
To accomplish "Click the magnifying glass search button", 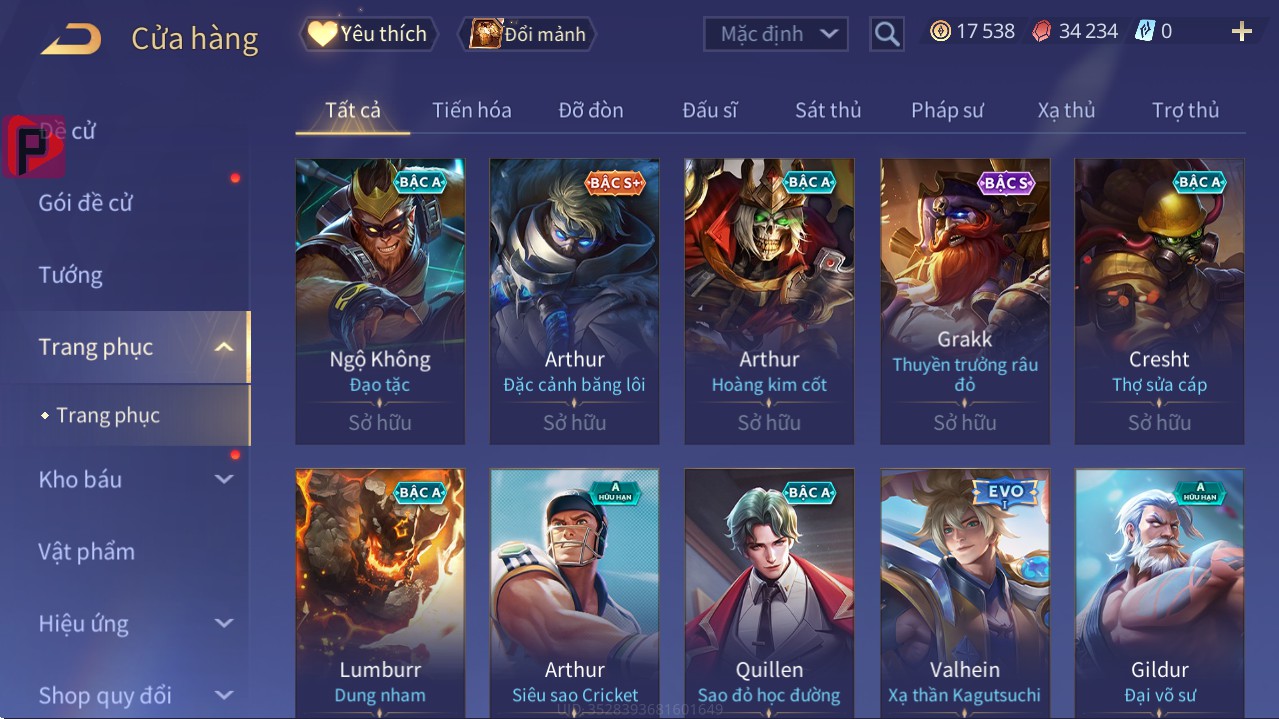I will tap(886, 34).
